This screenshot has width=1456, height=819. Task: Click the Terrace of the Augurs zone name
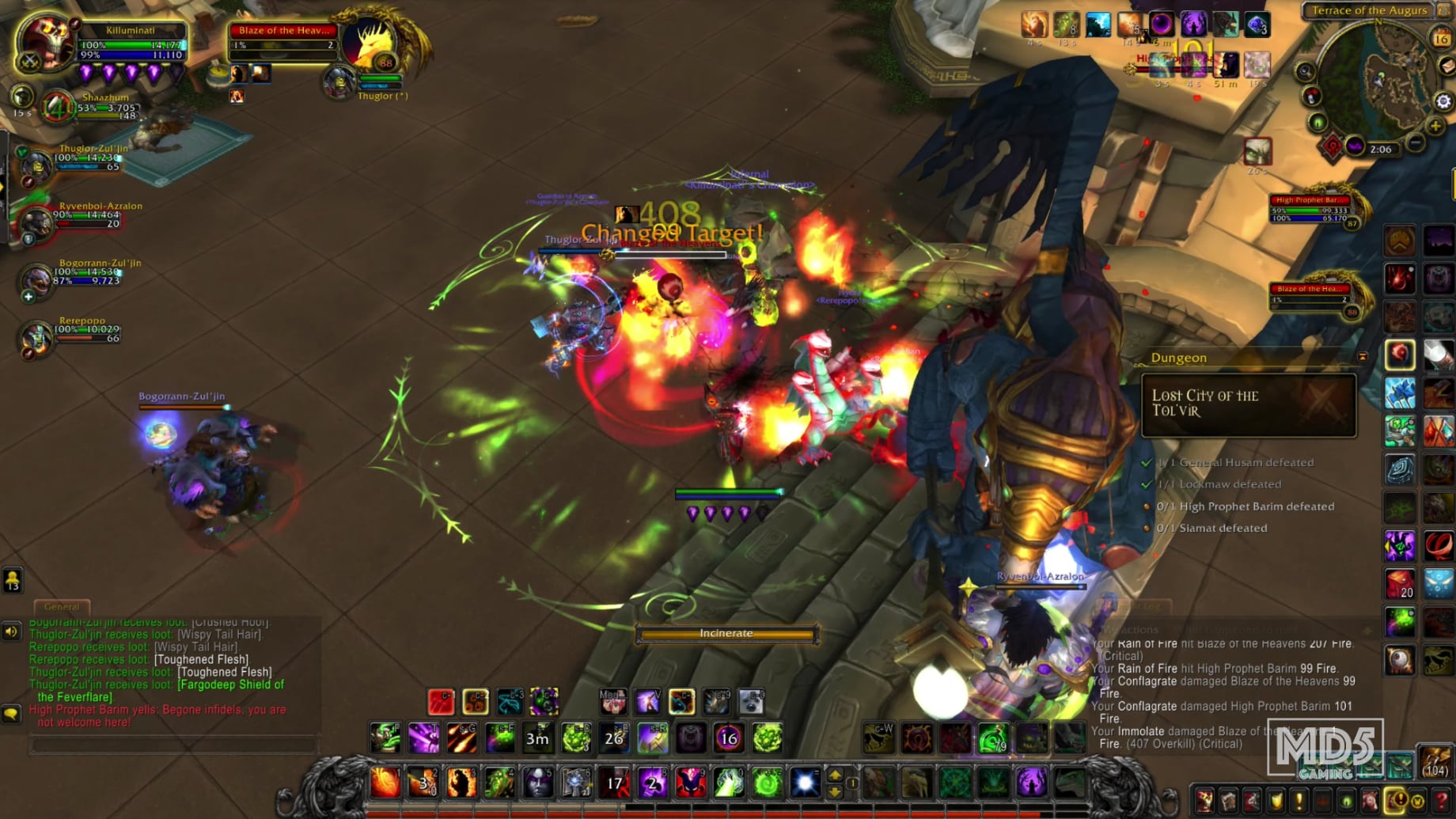1370,10
